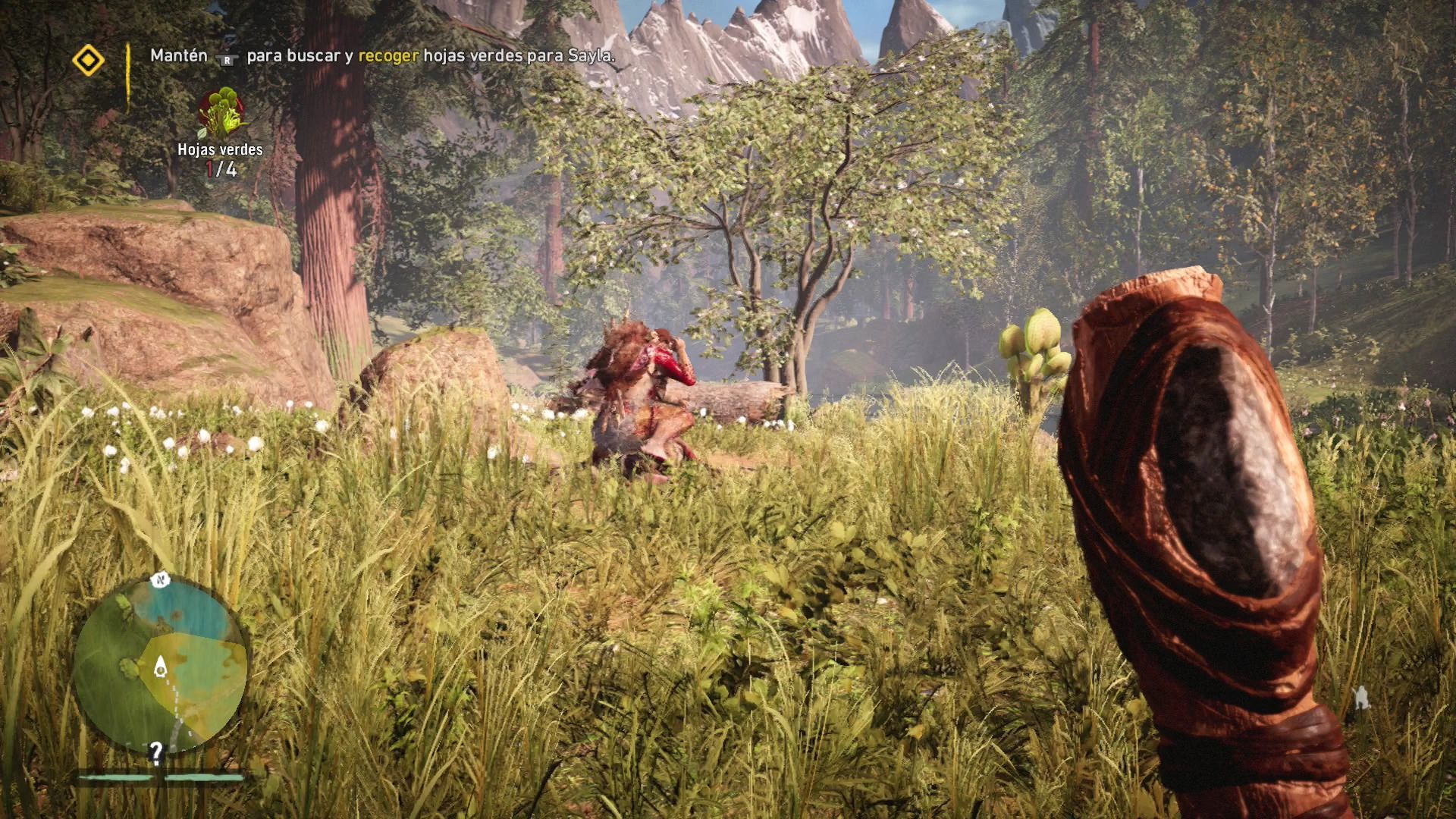Click the question mark marker on the minimap
The image size is (1456, 819).
point(156,752)
